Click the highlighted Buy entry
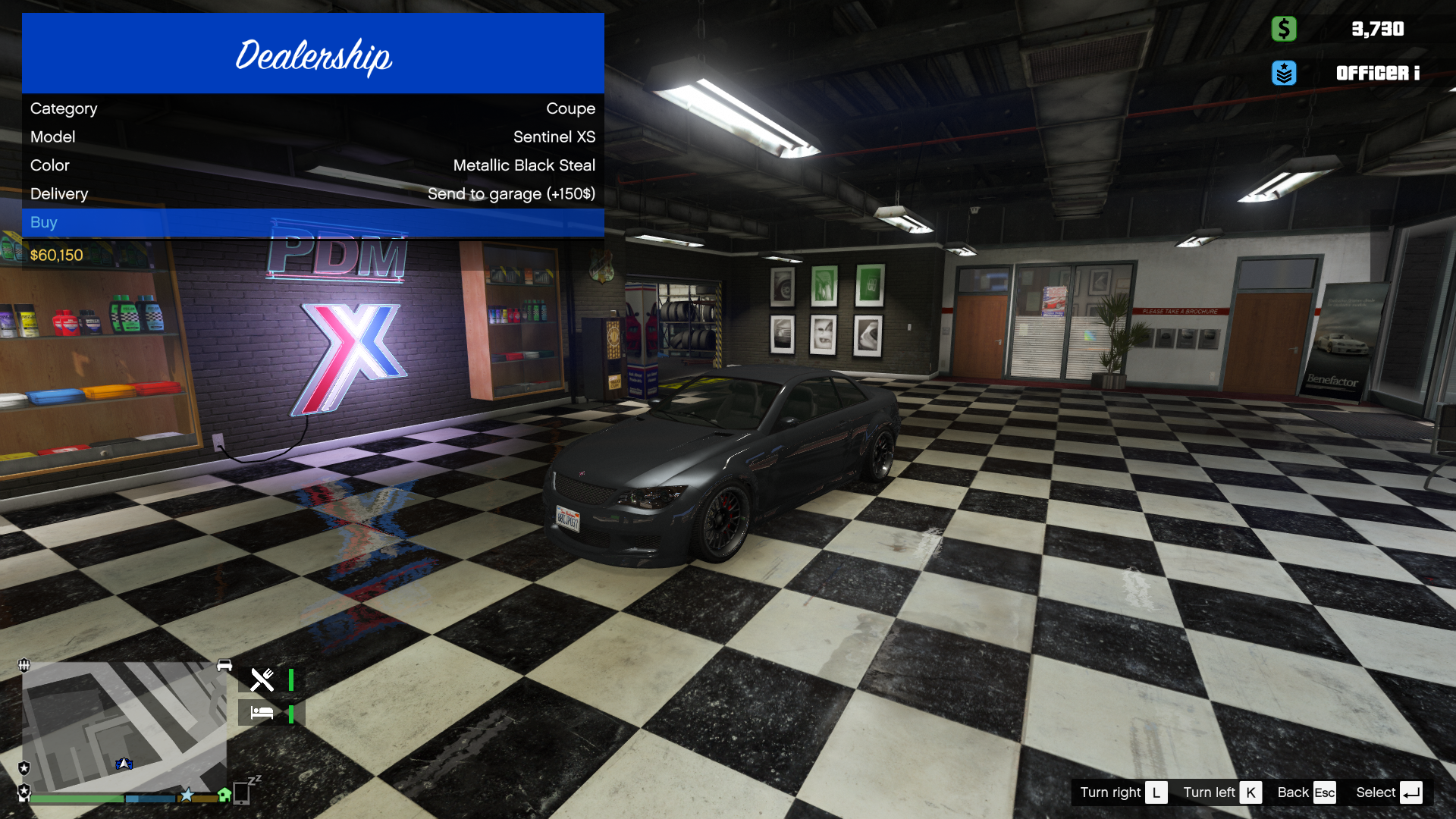1456x819 pixels. point(312,222)
